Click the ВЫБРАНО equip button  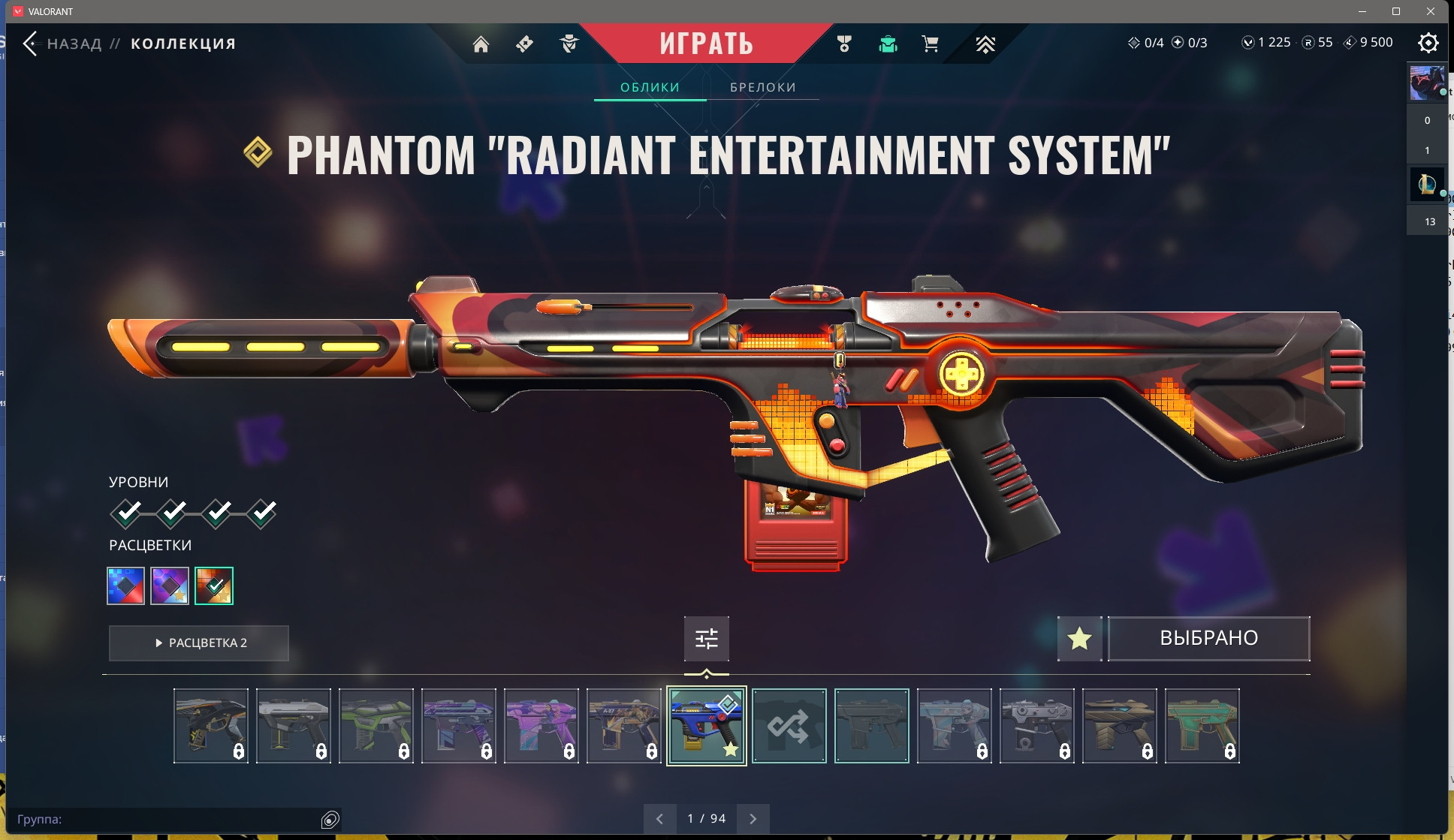tap(1208, 639)
